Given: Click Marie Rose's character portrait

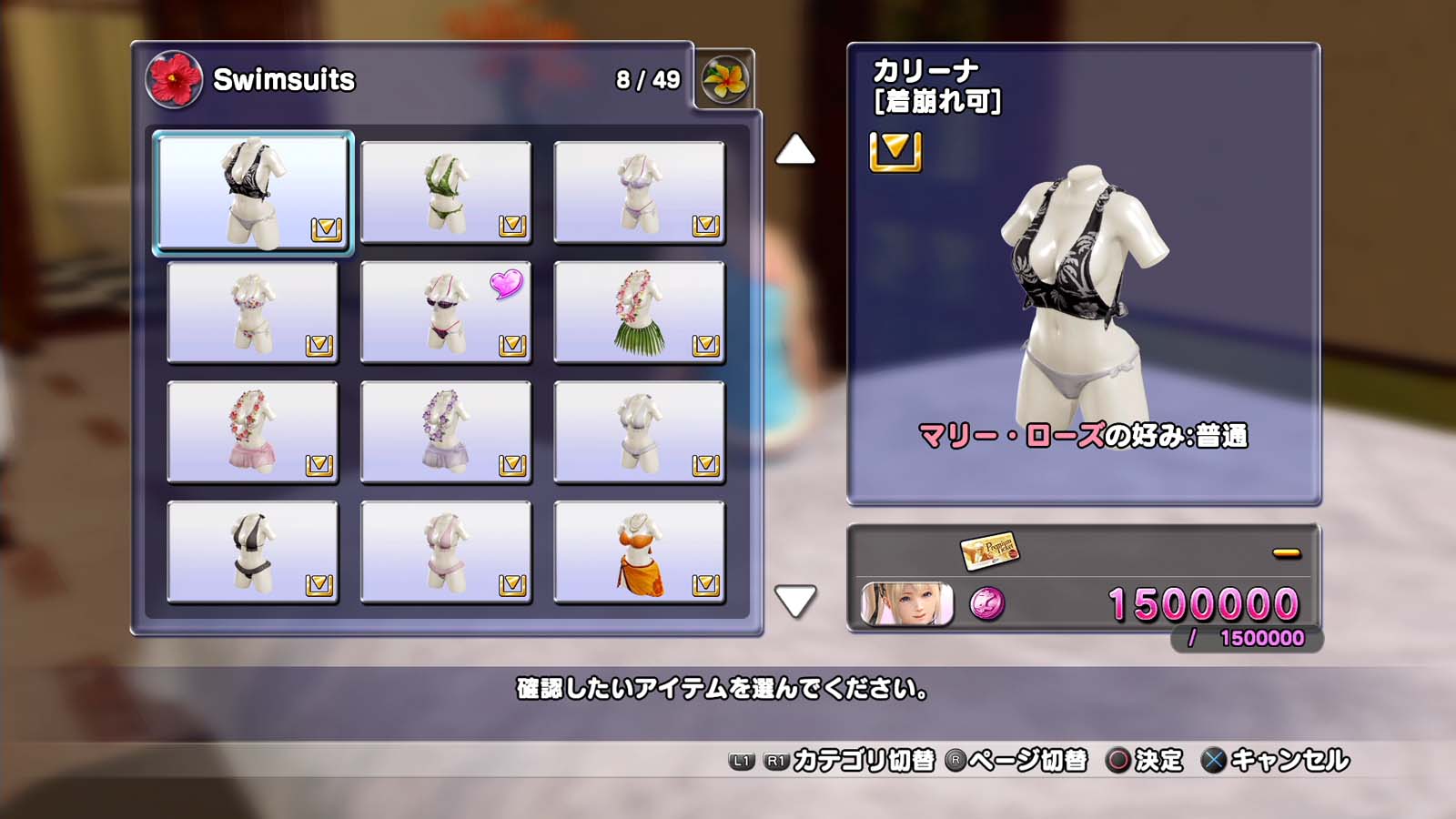Looking at the screenshot, I should tap(906, 604).
